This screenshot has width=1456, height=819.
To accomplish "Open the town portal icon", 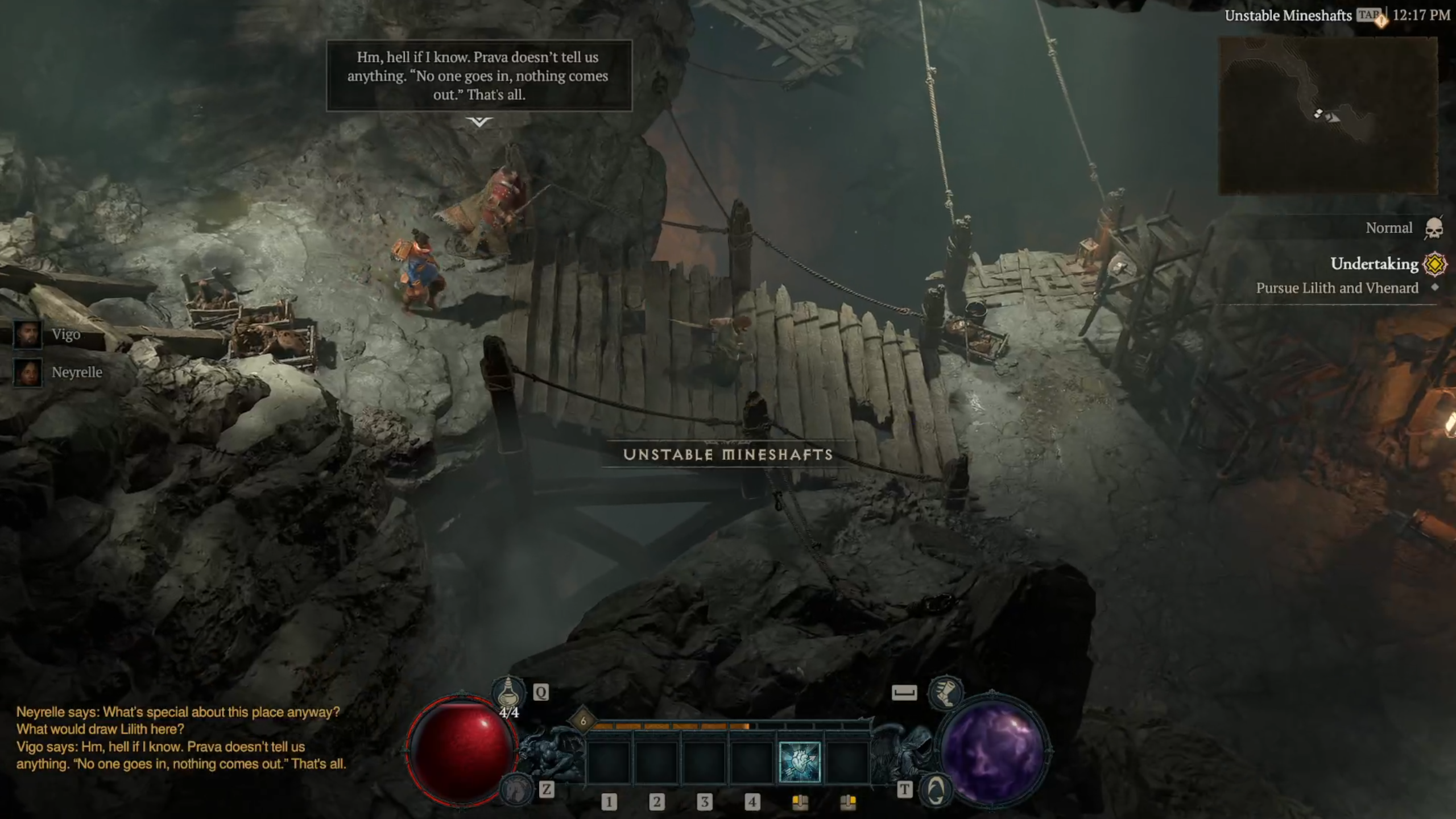I will pos(936,789).
